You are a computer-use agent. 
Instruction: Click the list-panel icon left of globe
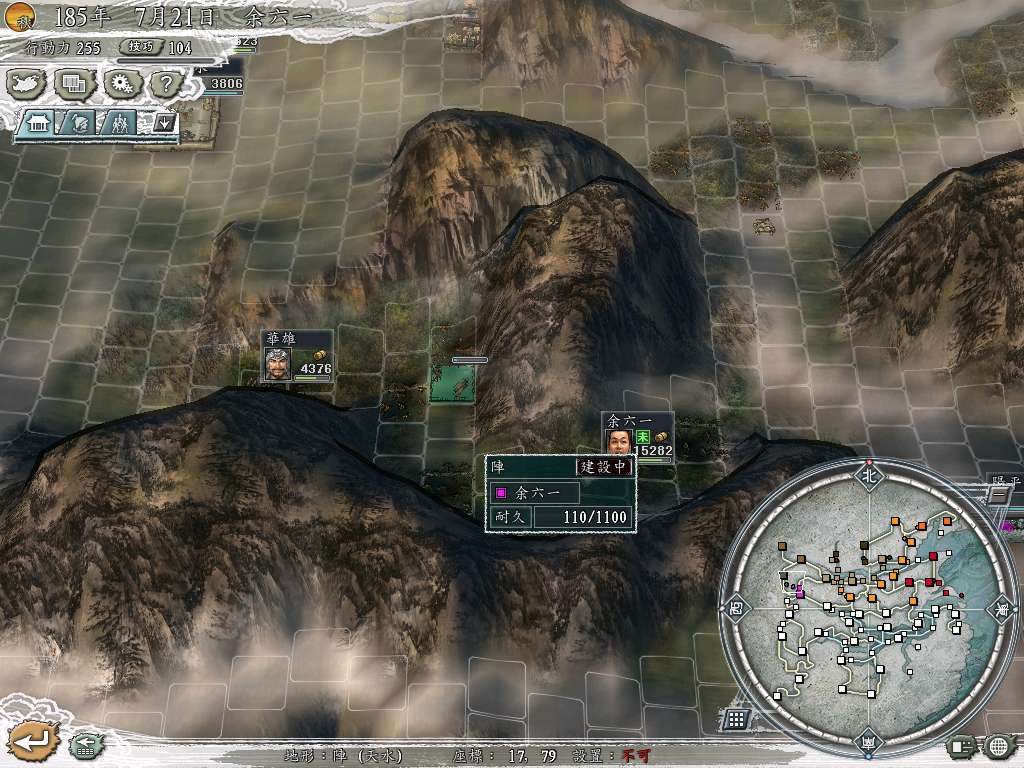click(x=962, y=745)
